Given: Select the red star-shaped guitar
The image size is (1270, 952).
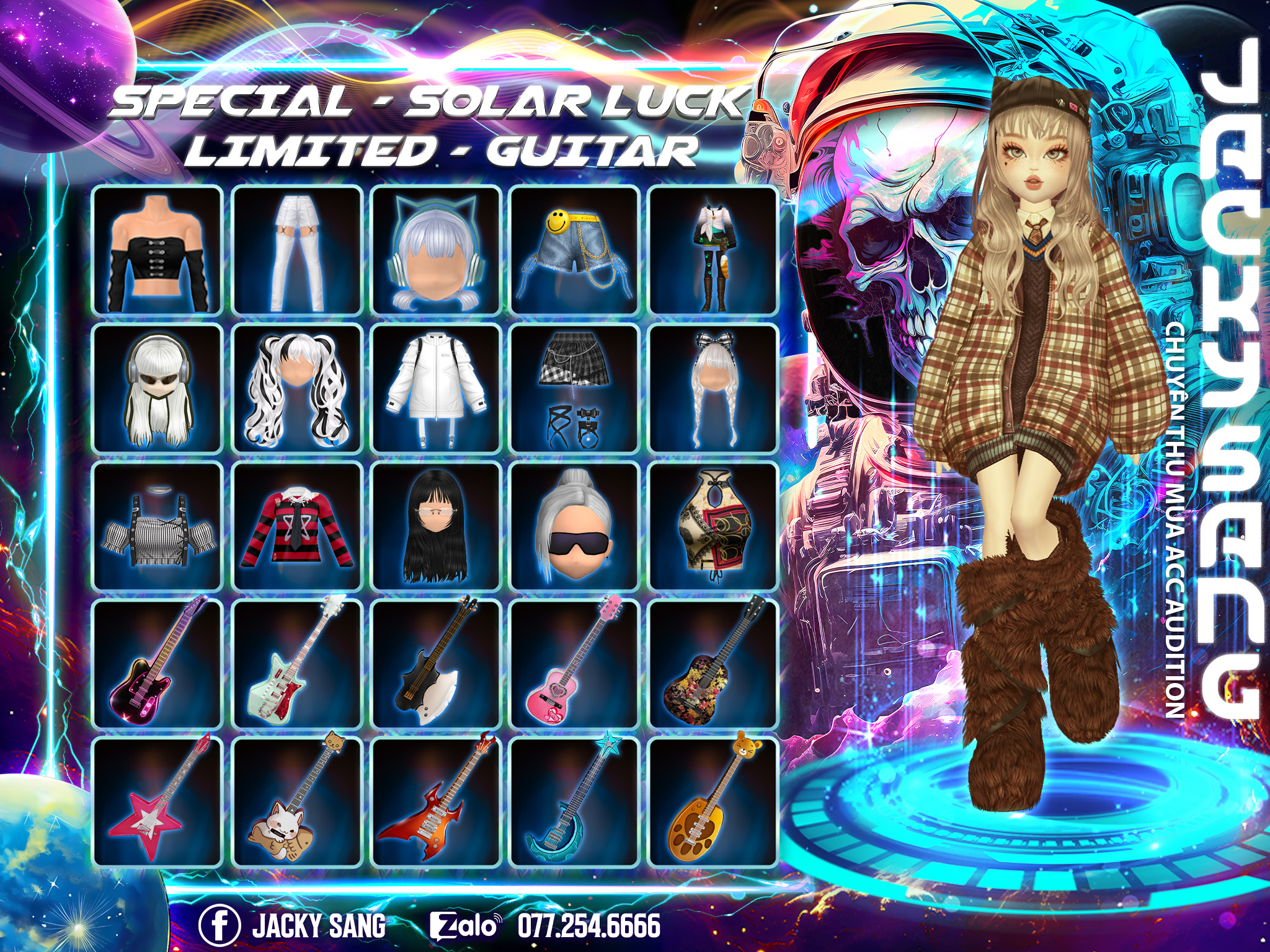Looking at the screenshot, I should pos(158,801).
